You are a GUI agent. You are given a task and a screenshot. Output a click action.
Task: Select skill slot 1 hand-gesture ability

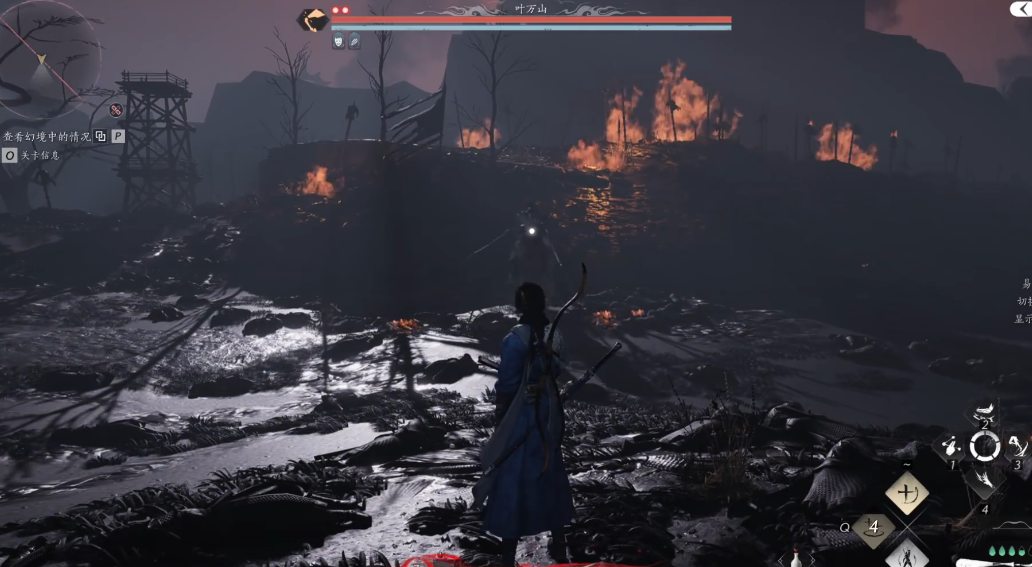tap(949, 447)
